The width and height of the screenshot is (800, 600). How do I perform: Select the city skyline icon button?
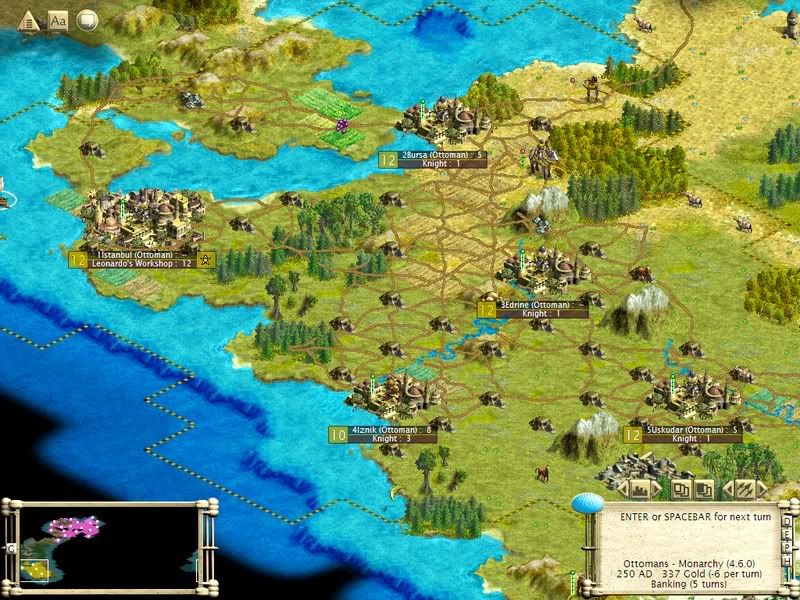tap(641, 489)
